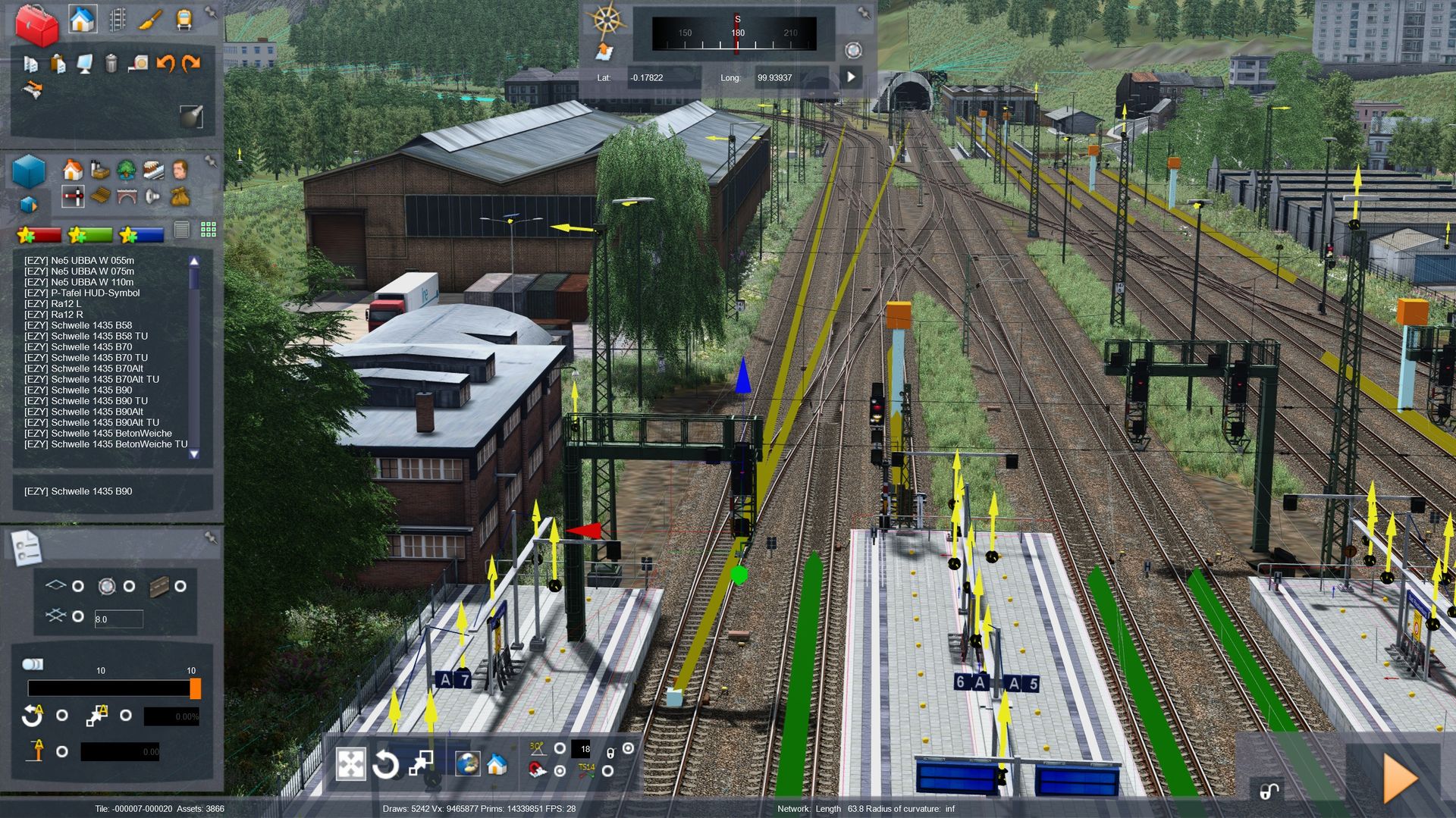1456x818 pixels.
Task: Redo the undone edit
Action: click(x=191, y=63)
